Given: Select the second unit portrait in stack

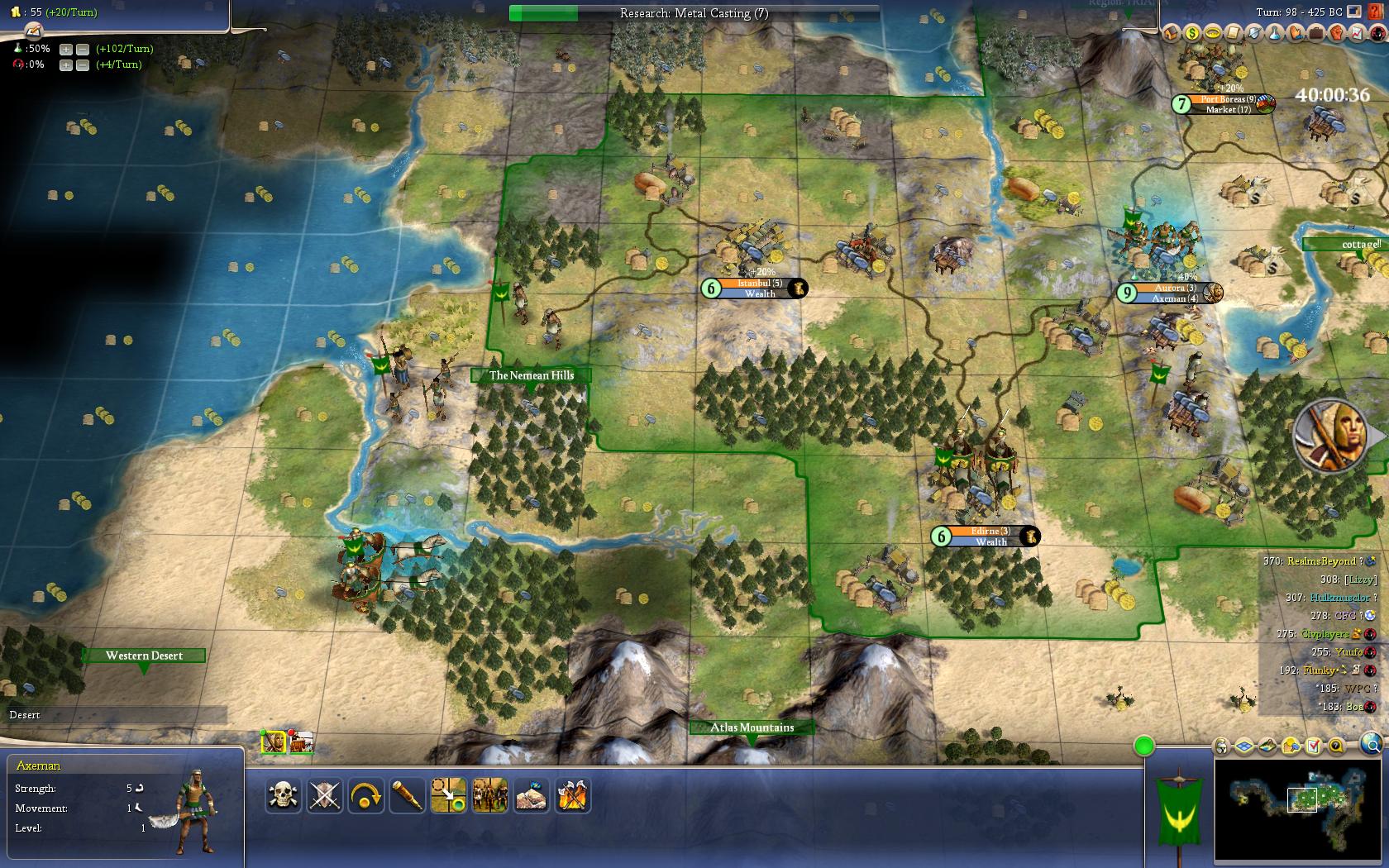Looking at the screenshot, I should click(x=301, y=742).
